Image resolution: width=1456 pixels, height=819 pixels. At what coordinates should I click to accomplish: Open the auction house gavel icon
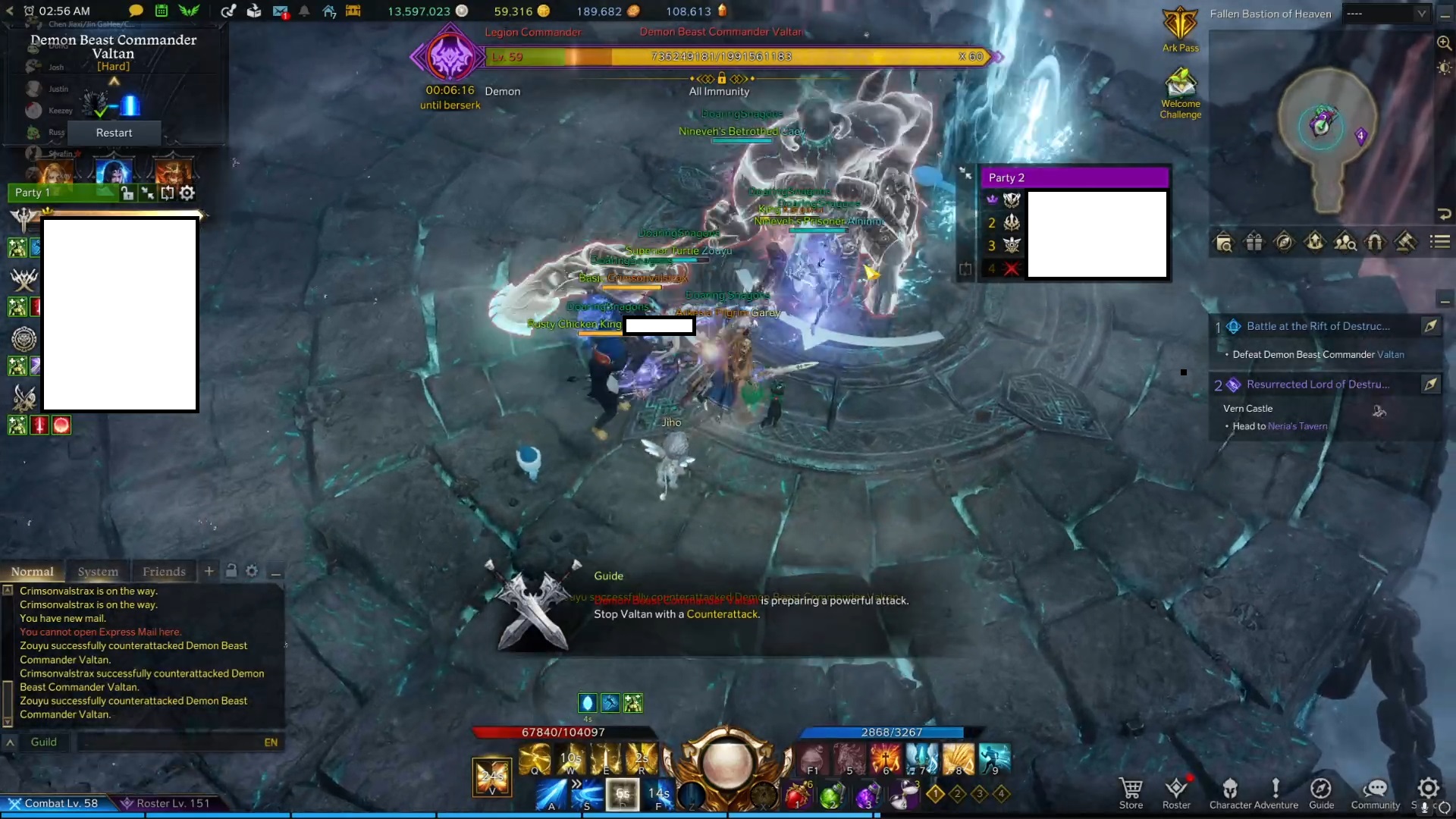tap(1406, 242)
